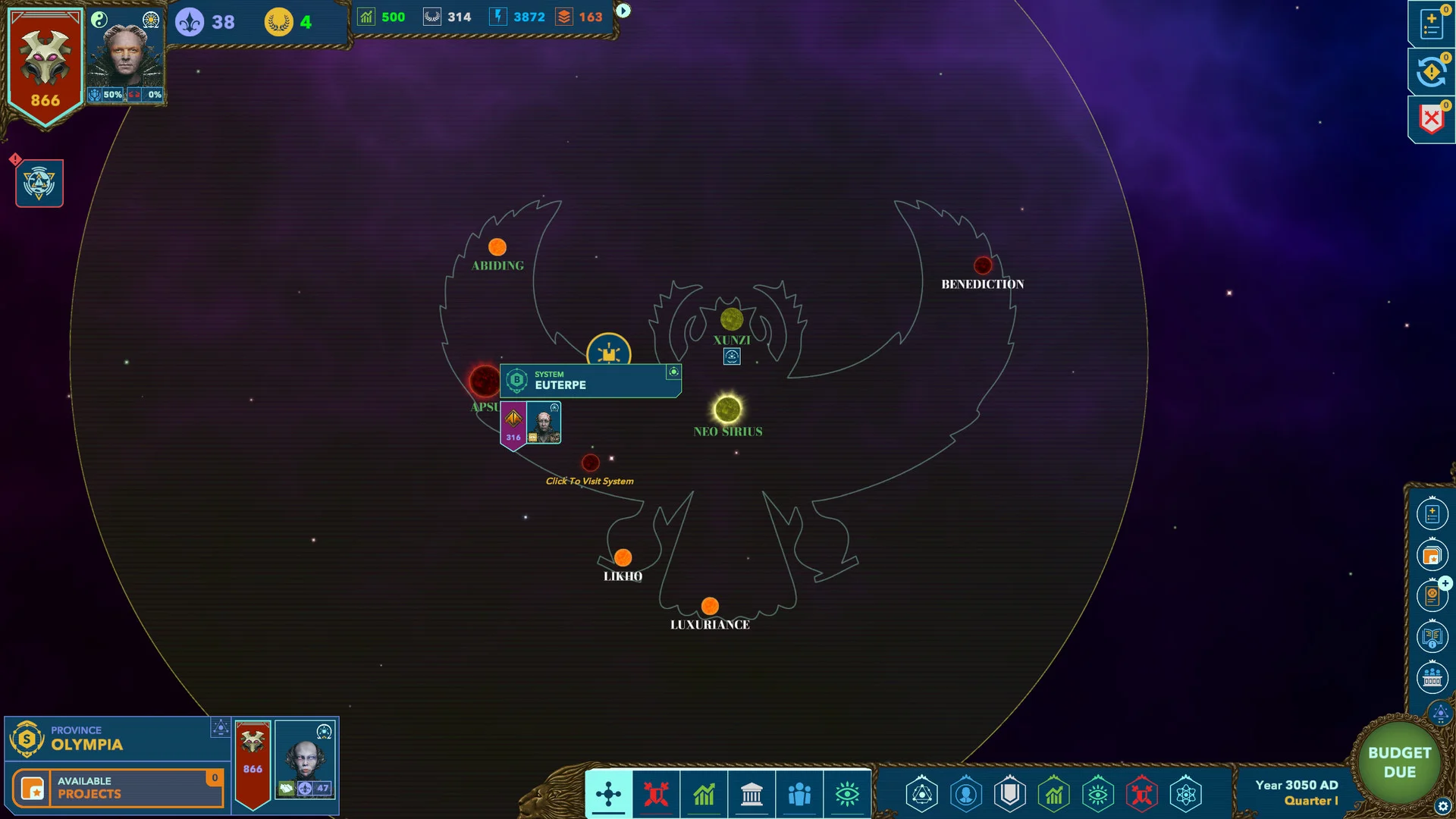Open the economy graph map mode
Image resolution: width=1456 pixels, height=819 pixels.
click(x=704, y=794)
